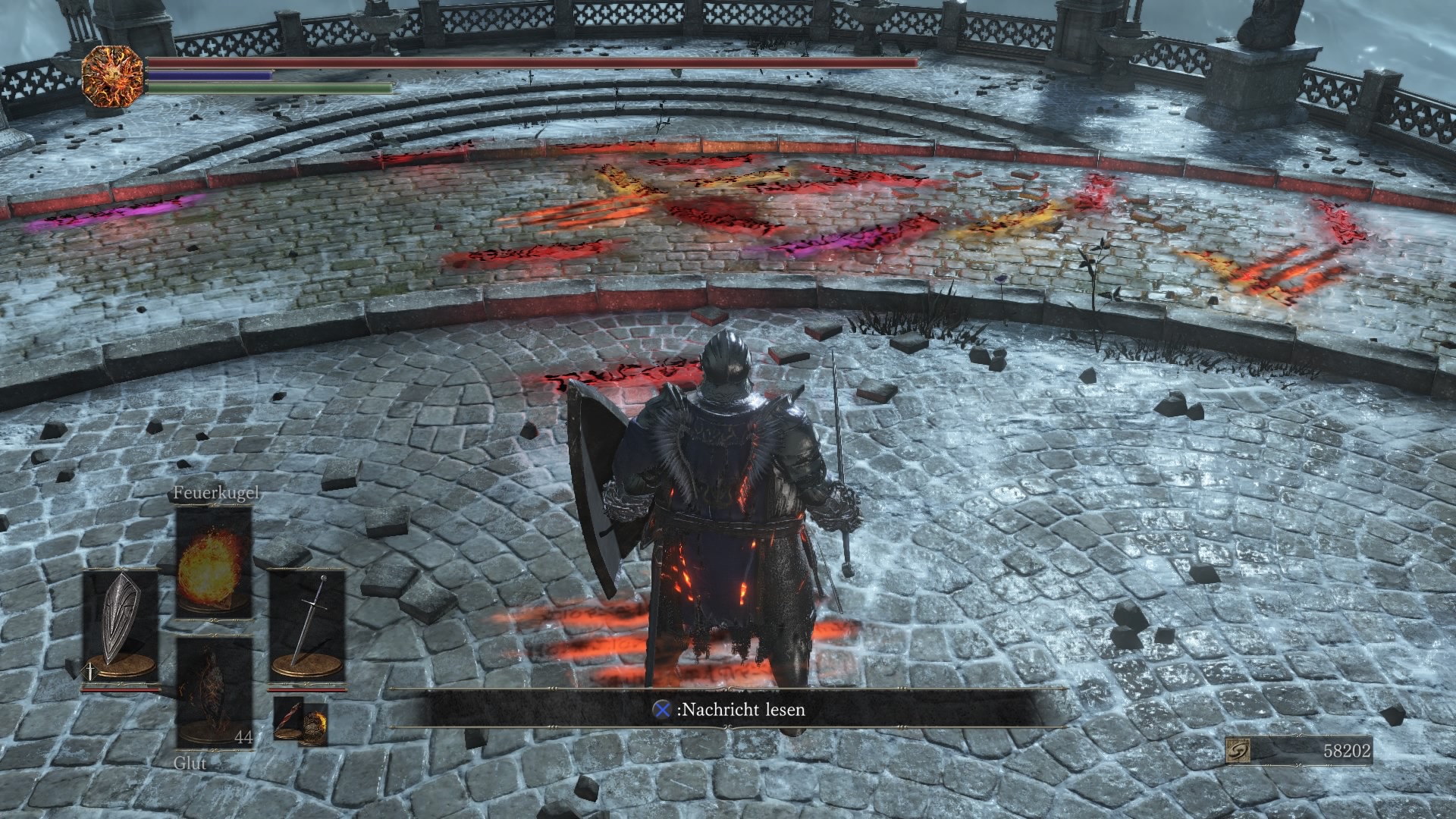1456x819 pixels.
Task: Use the Glut item slot
Action: (213, 692)
